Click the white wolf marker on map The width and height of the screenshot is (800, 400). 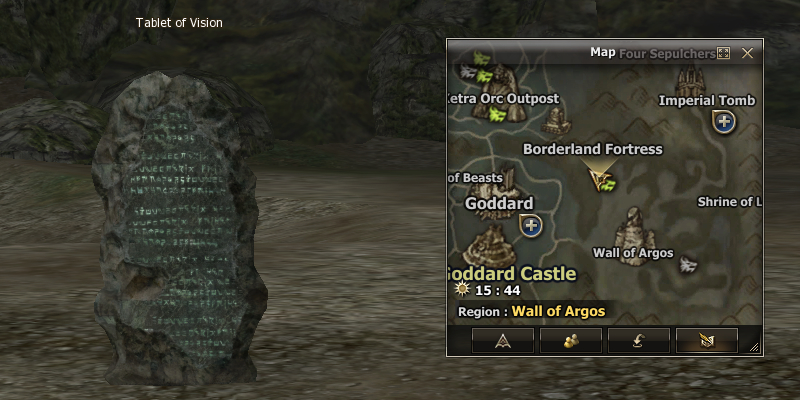tap(688, 264)
